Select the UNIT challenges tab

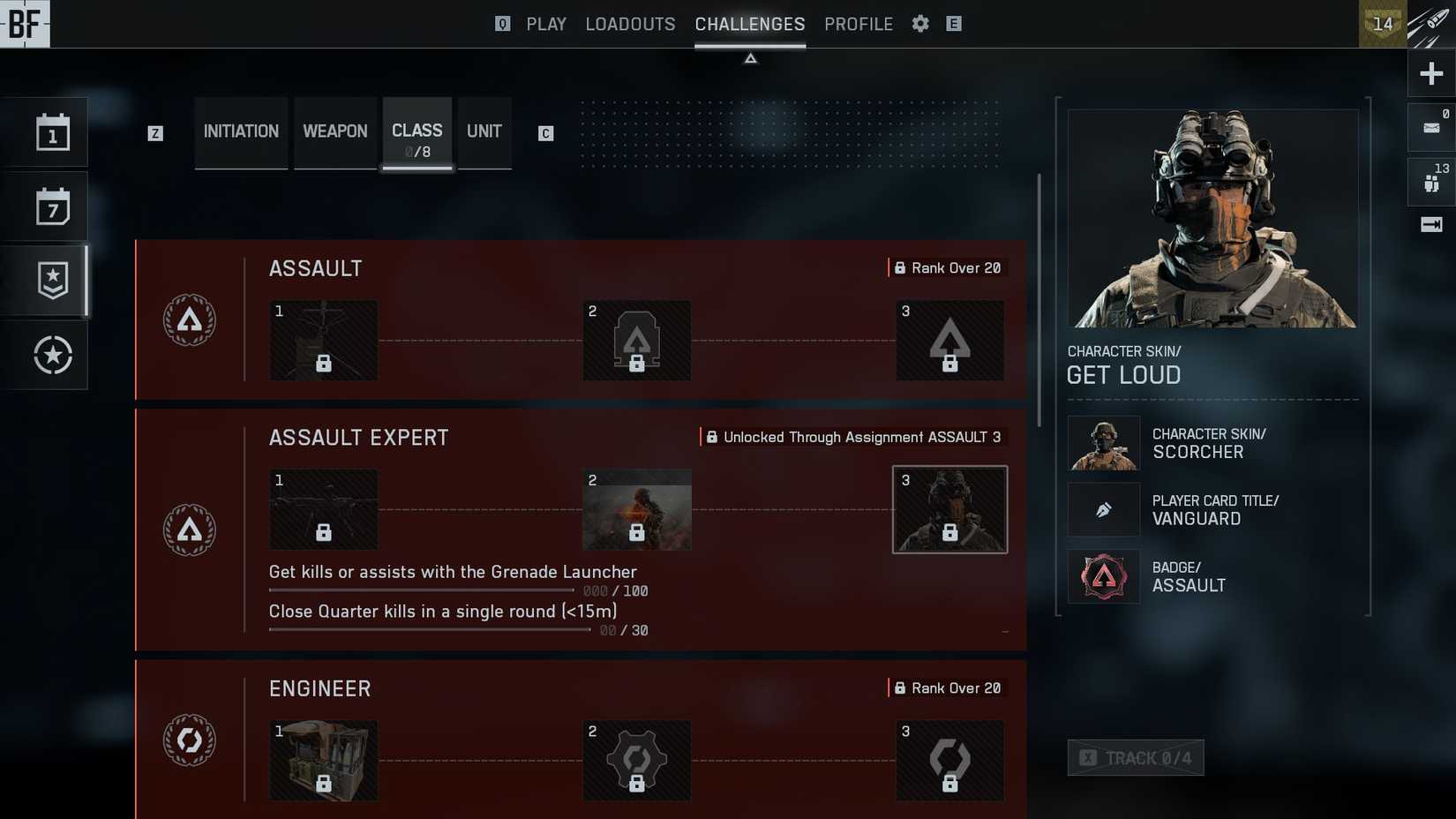coord(484,131)
